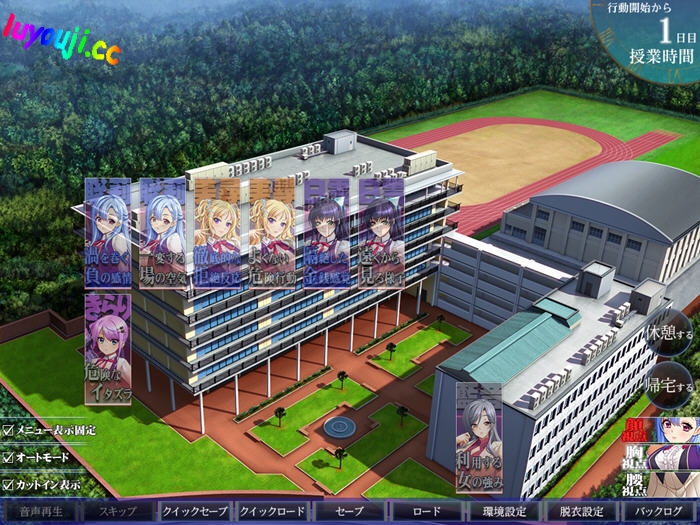This screenshot has width=700, height=525.
Task: Open the ロード load menu
Action: click(426, 511)
